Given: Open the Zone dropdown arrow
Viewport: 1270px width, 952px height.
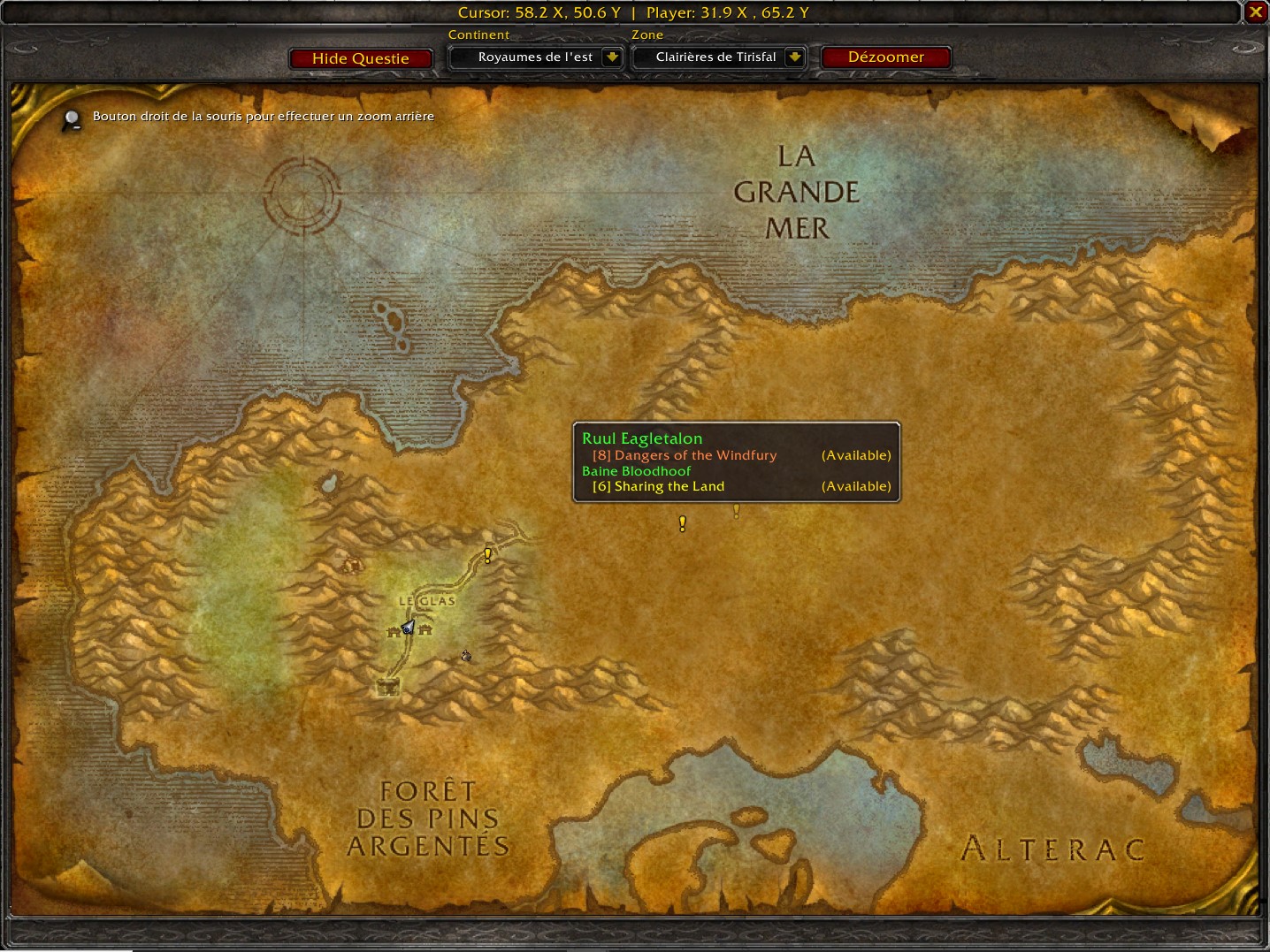Looking at the screenshot, I should [794, 57].
